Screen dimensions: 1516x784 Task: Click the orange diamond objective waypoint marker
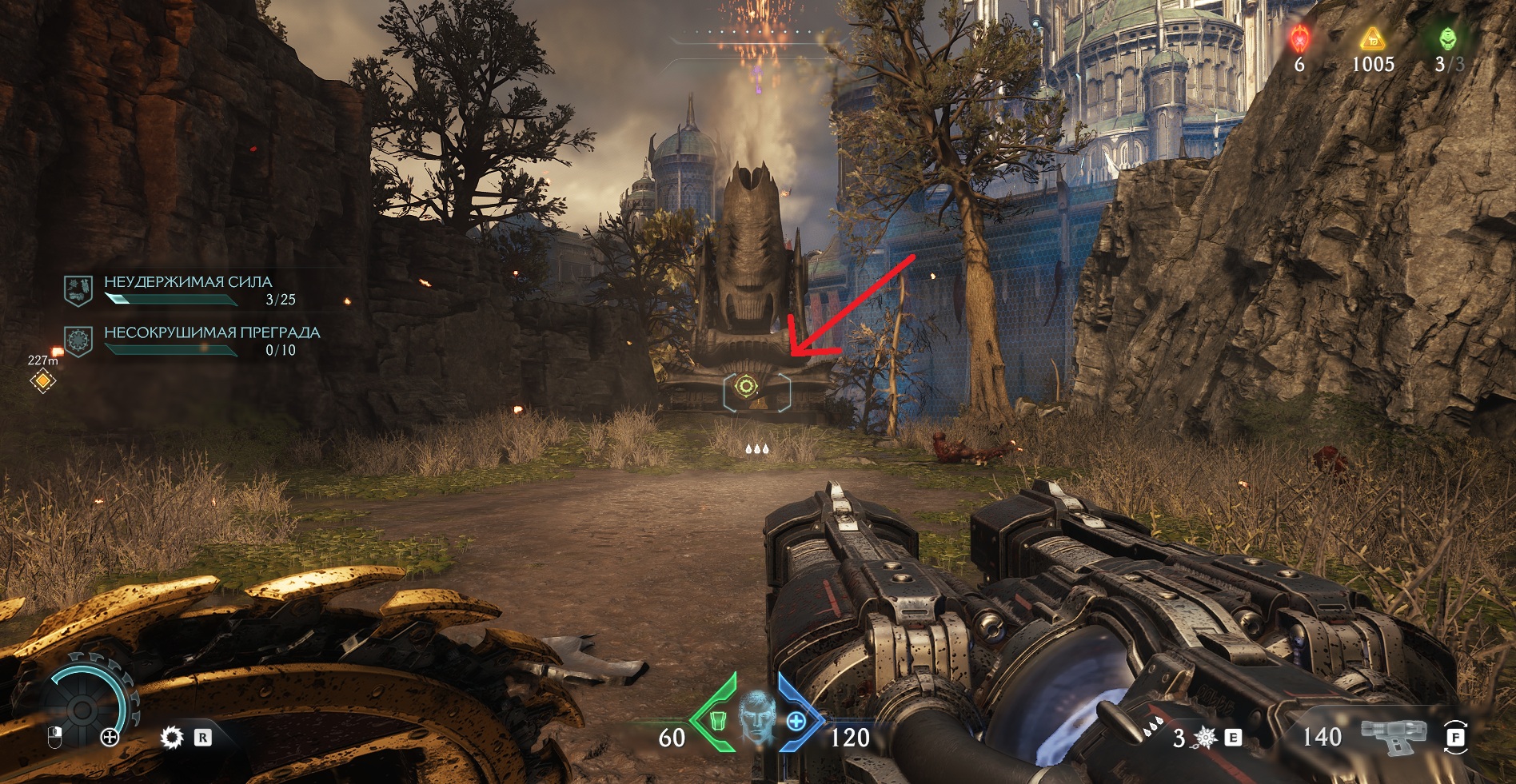(43, 381)
